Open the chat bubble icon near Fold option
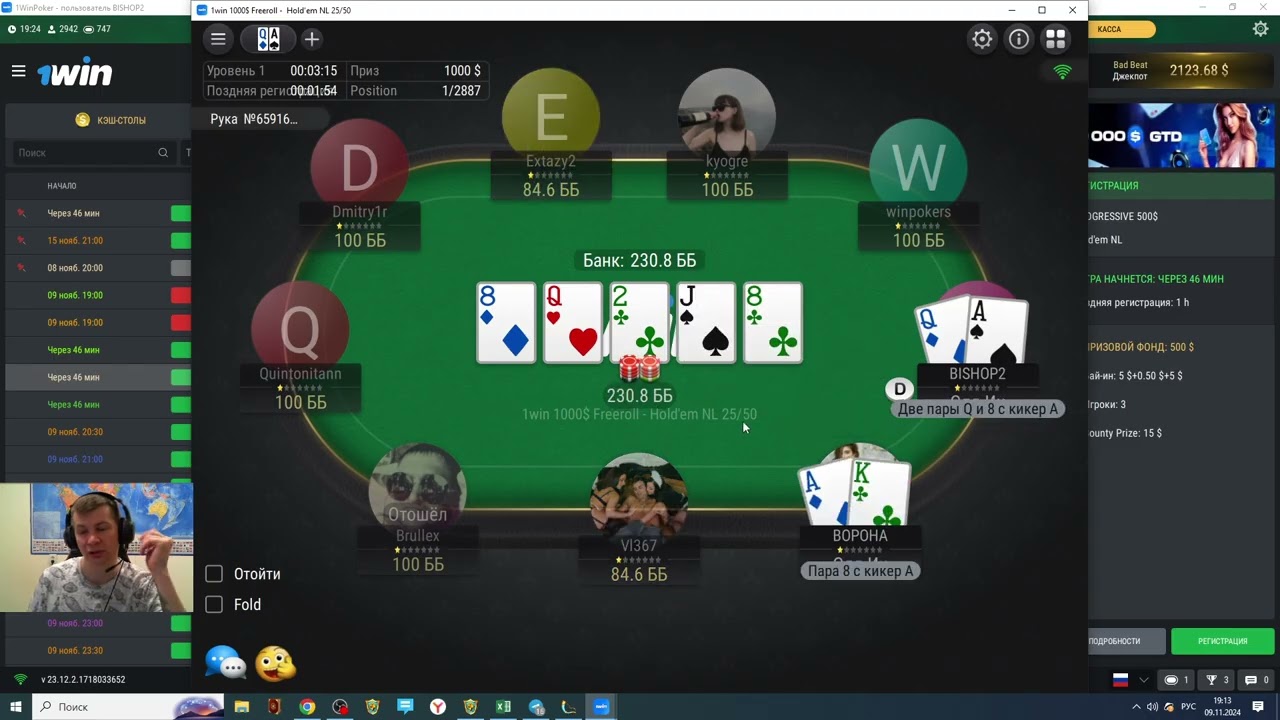Viewport: 1280px width, 720px height. [x=225, y=662]
